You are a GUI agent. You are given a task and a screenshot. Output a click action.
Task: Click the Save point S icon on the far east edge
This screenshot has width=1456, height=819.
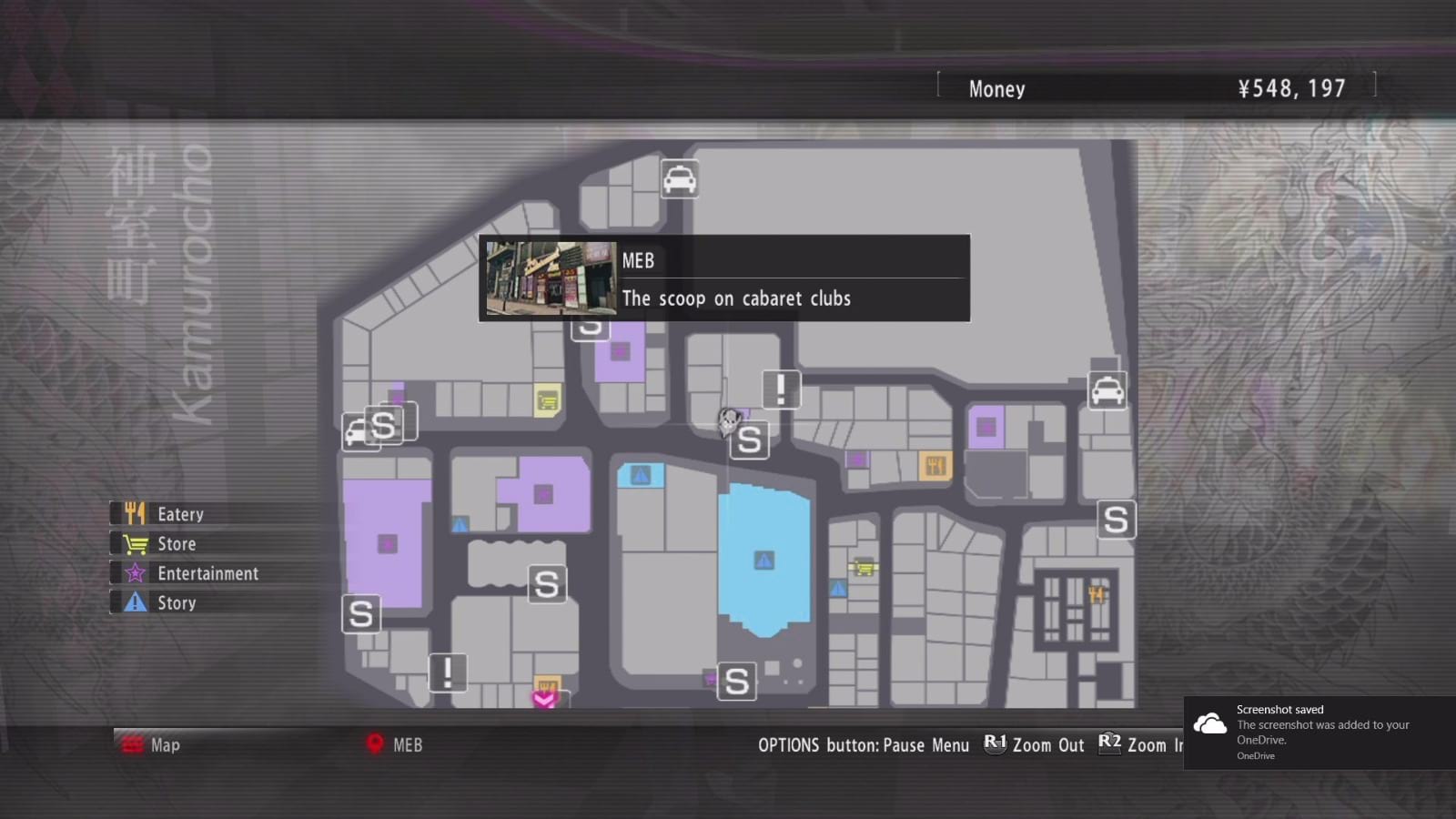(x=1115, y=519)
